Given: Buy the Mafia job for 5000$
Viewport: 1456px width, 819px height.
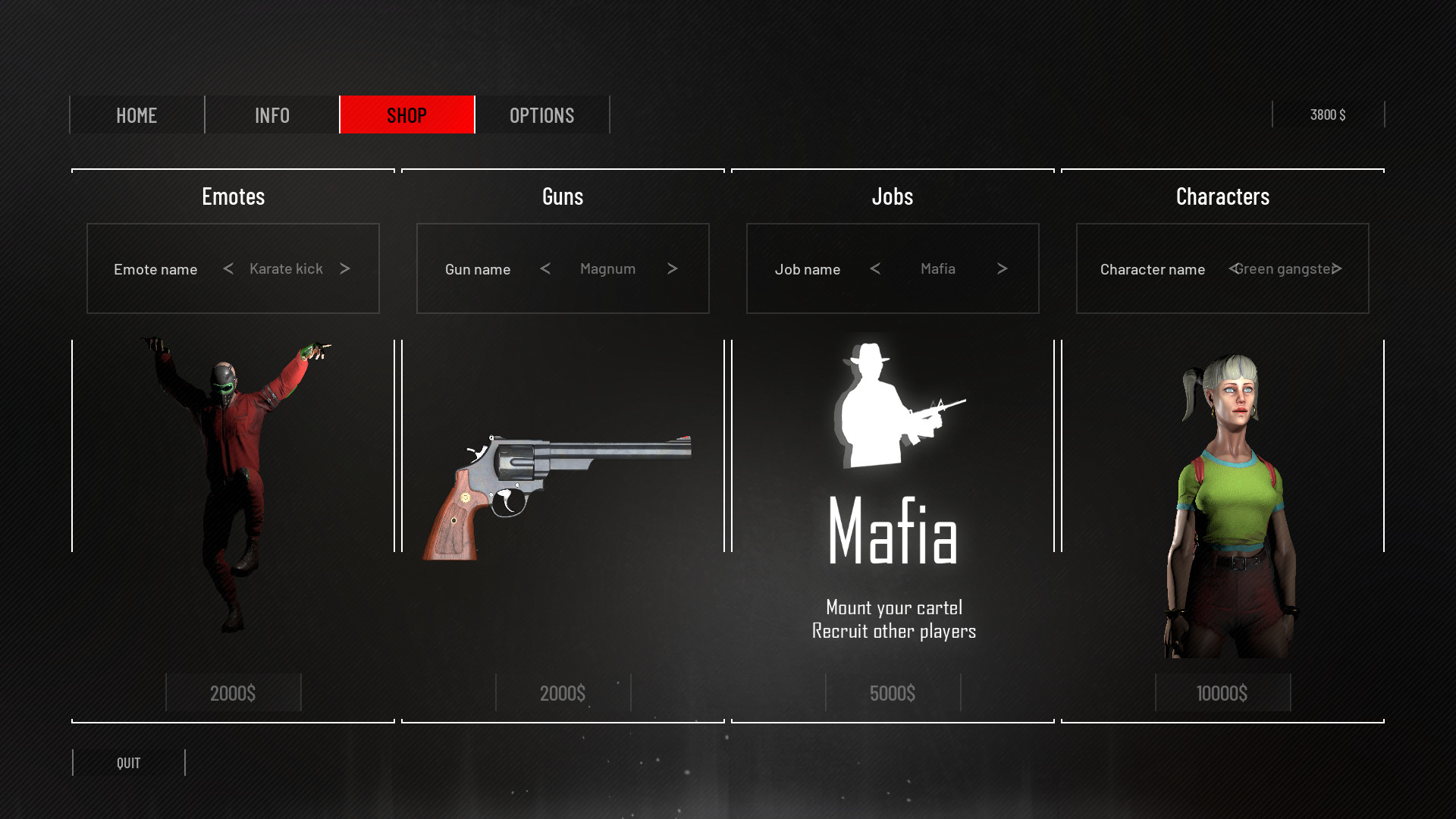Looking at the screenshot, I should [x=893, y=692].
